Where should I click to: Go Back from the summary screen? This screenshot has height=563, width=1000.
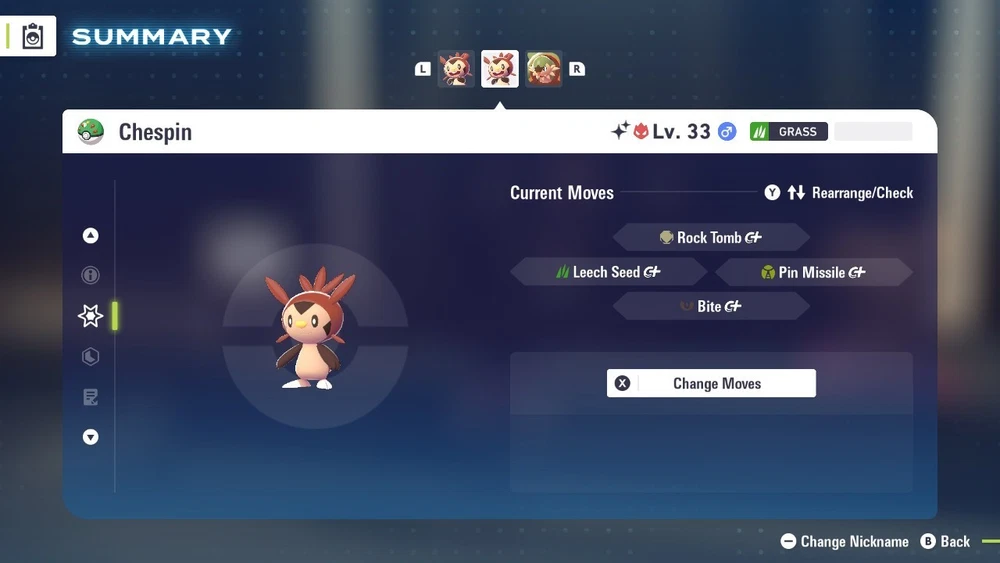click(x=945, y=541)
